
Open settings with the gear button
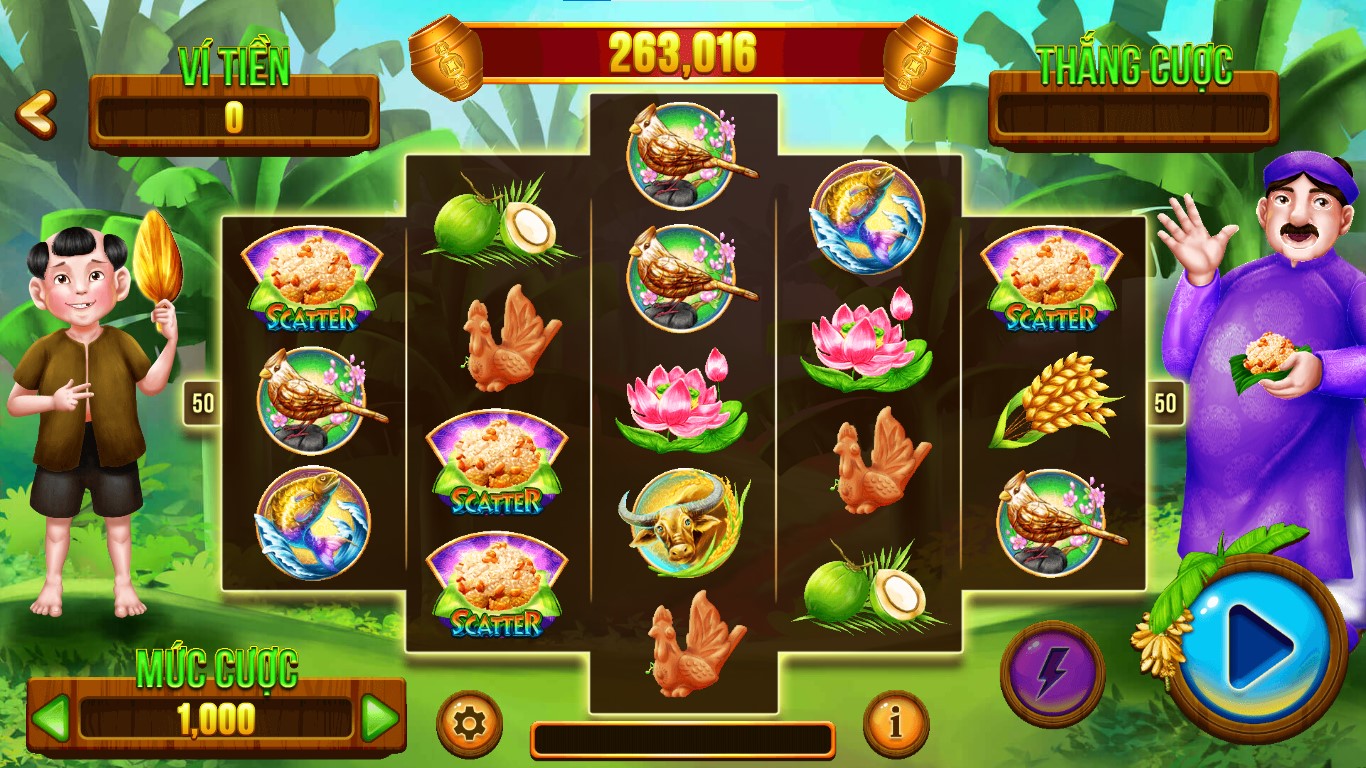point(469,722)
